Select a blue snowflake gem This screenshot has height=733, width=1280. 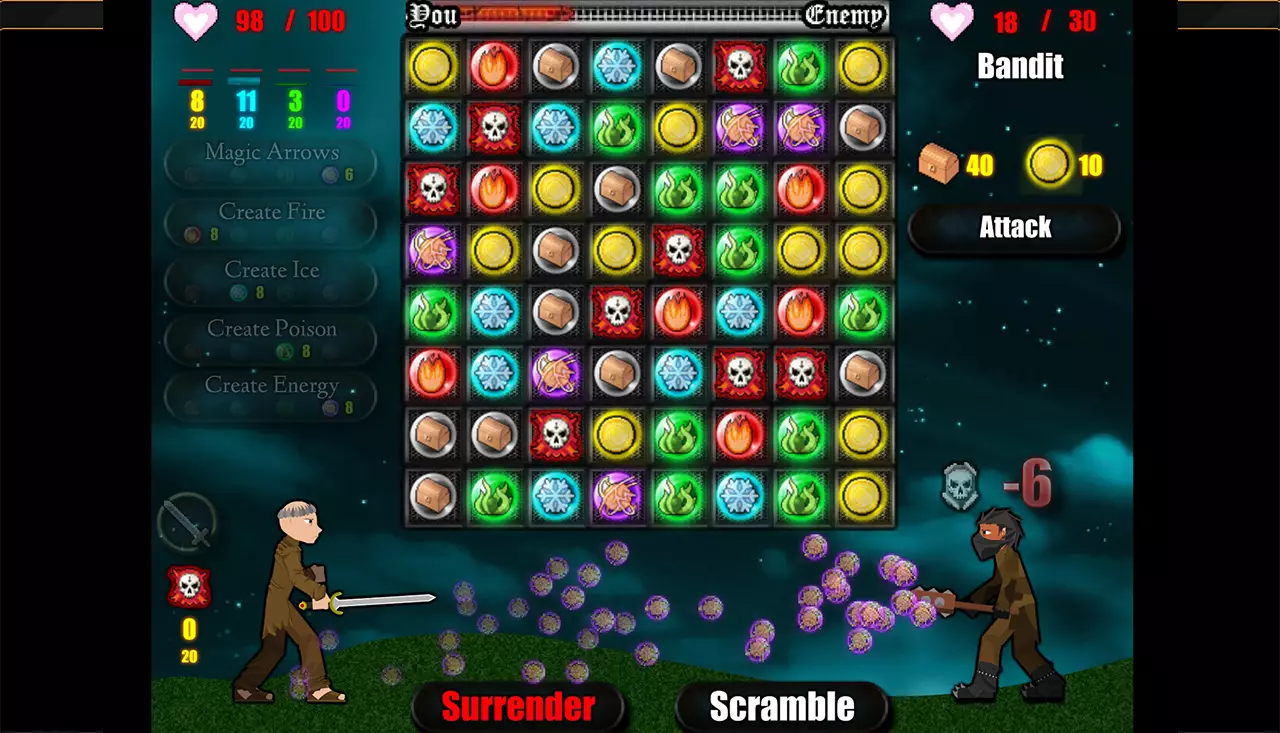(617, 67)
